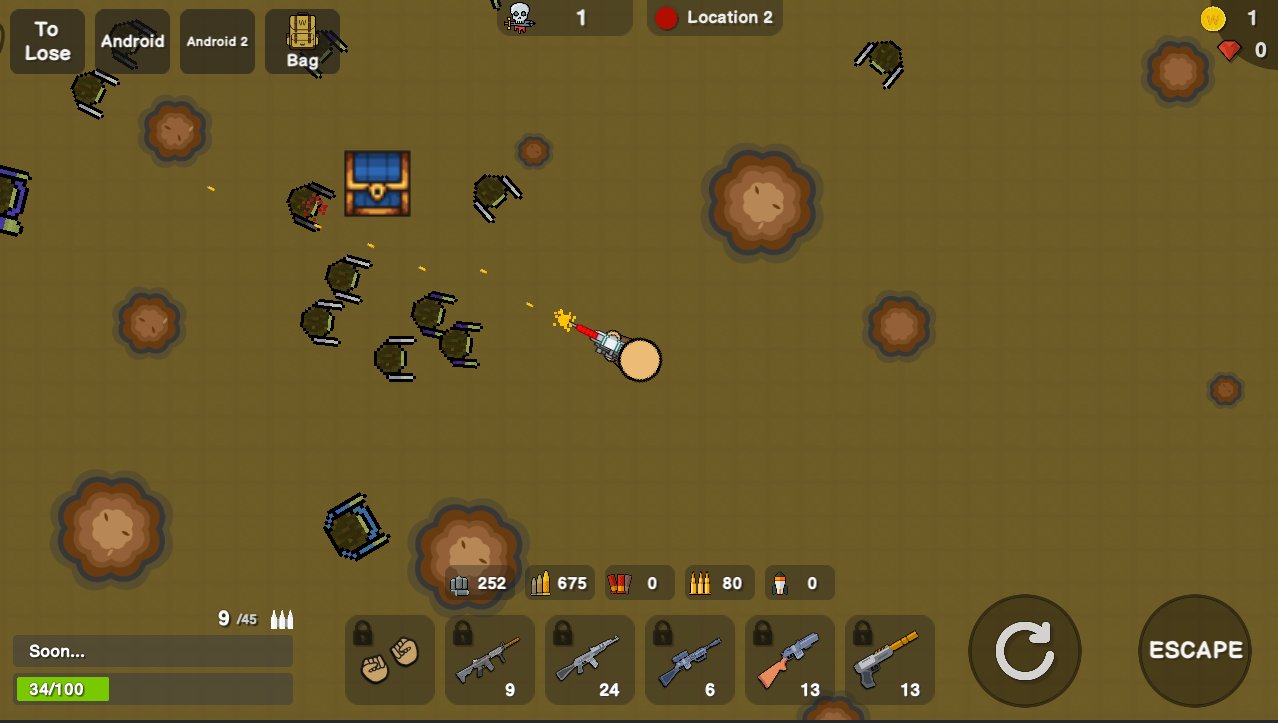Switch to the AK rifle with 24 rounds
This screenshot has height=723, width=1278.
(590, 660)
